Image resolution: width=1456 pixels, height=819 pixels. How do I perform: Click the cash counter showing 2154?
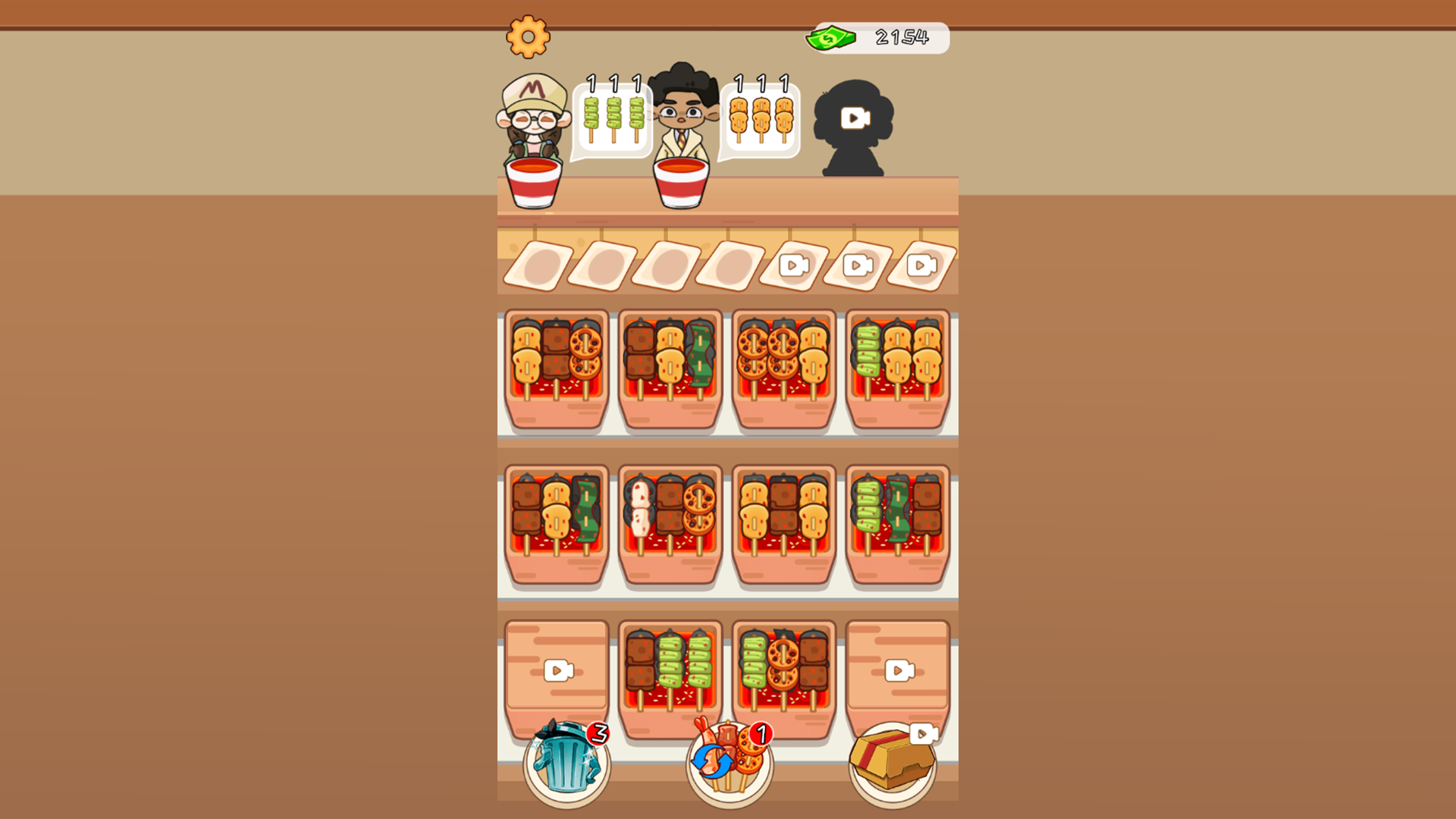pyautogui.click(x=876, y=35)
